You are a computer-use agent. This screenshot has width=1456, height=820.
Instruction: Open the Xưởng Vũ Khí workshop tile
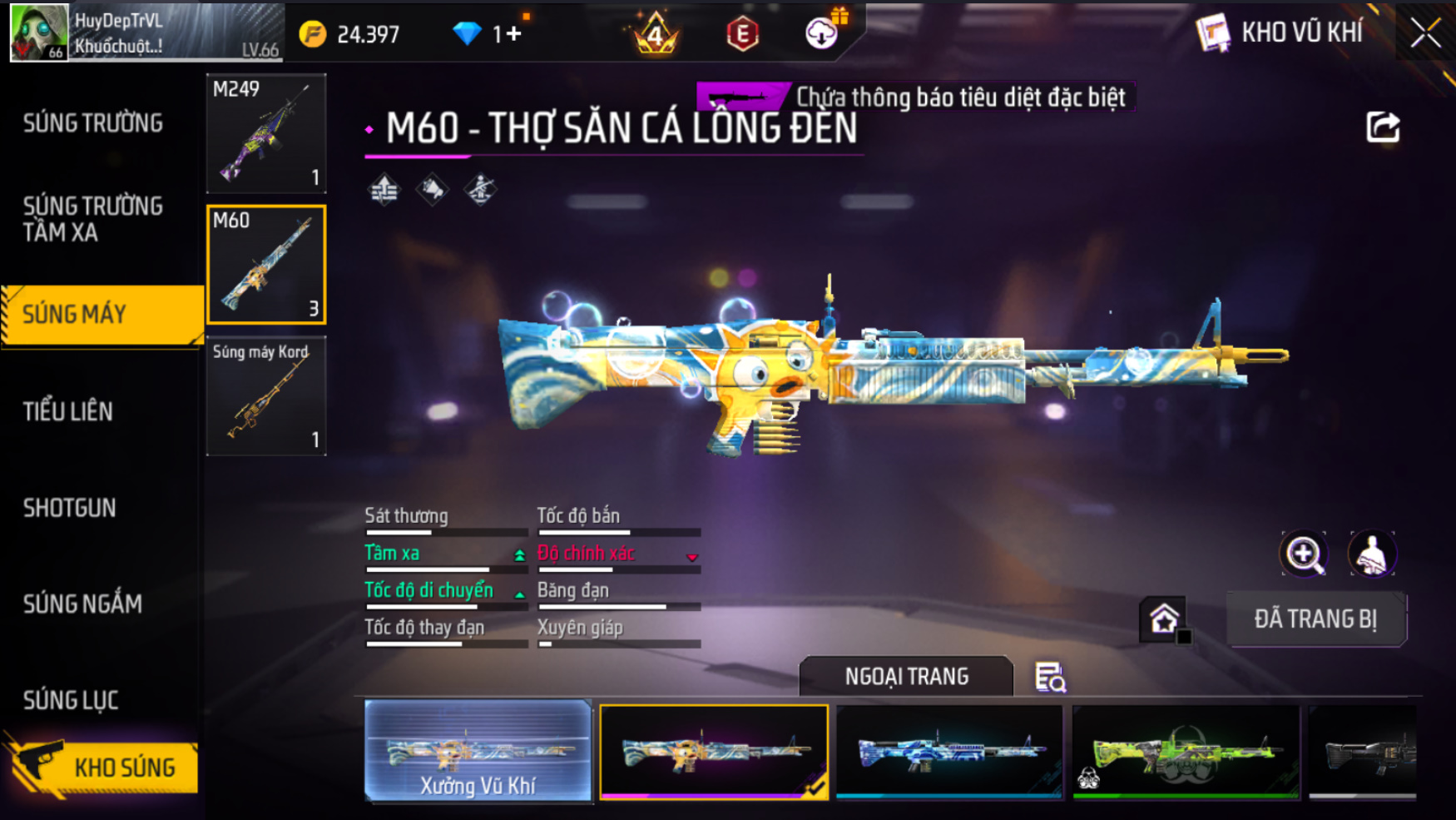tap(478, 751)
